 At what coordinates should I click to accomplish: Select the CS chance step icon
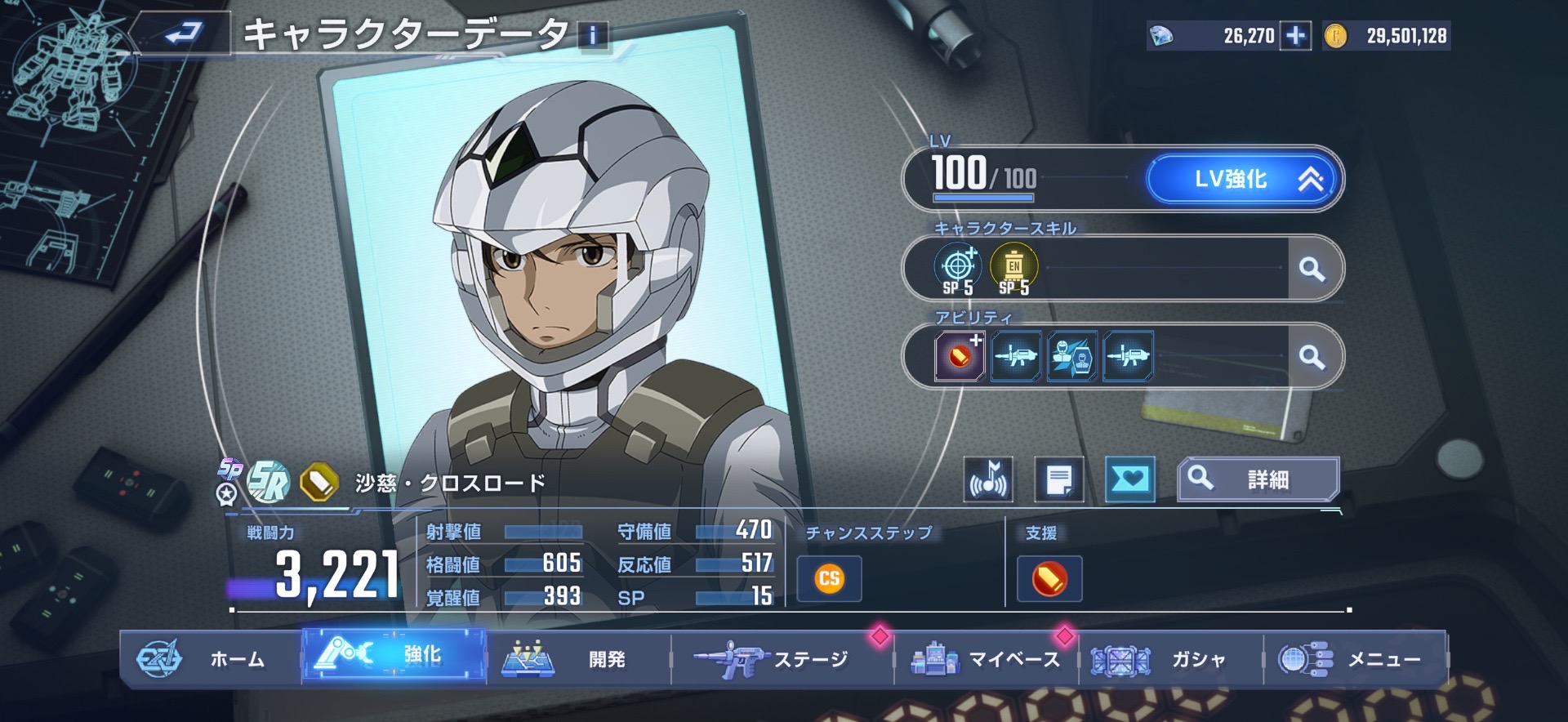click(x=829, y=579)
